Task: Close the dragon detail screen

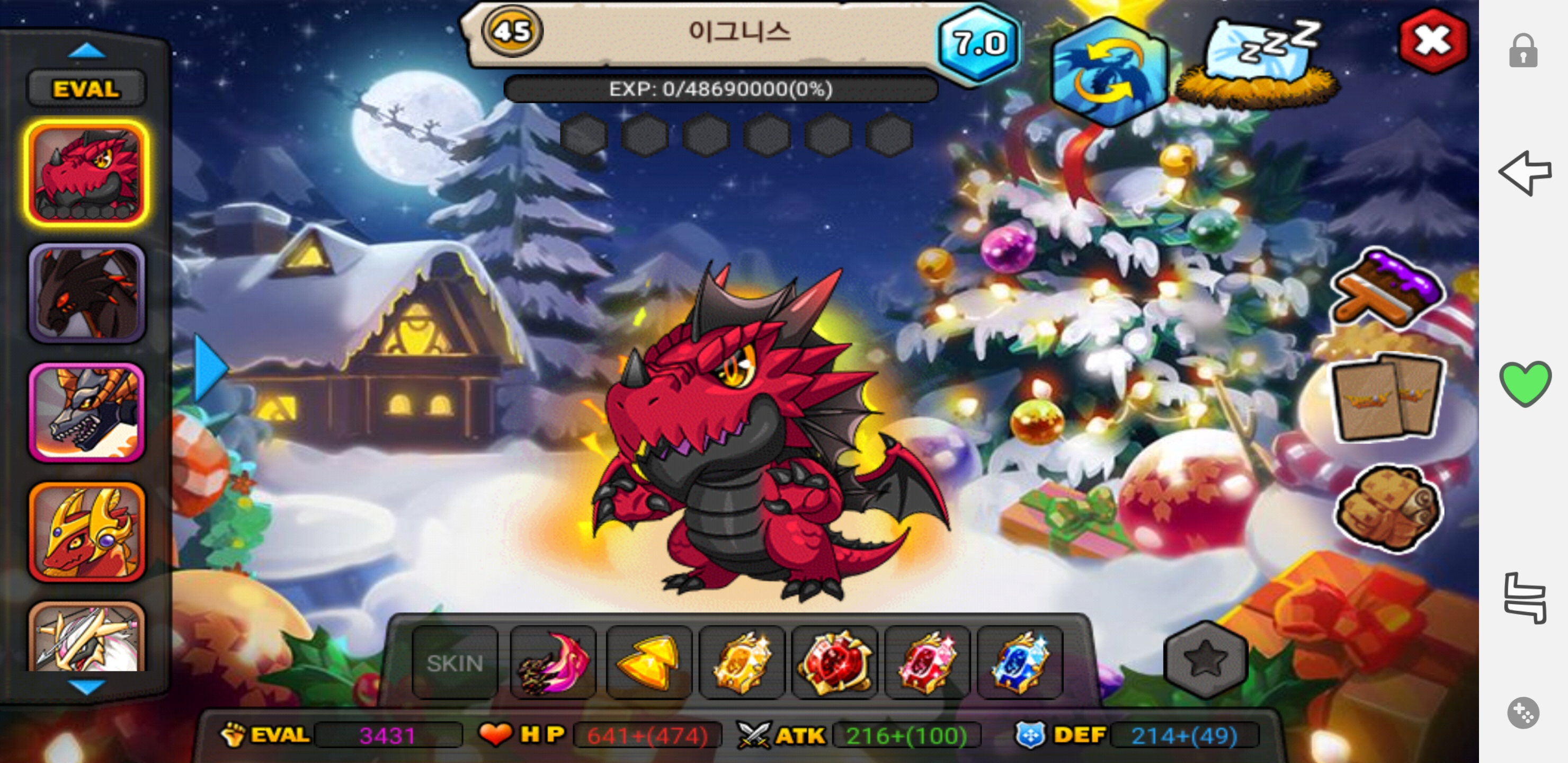Action: (x=1432, y=41)
